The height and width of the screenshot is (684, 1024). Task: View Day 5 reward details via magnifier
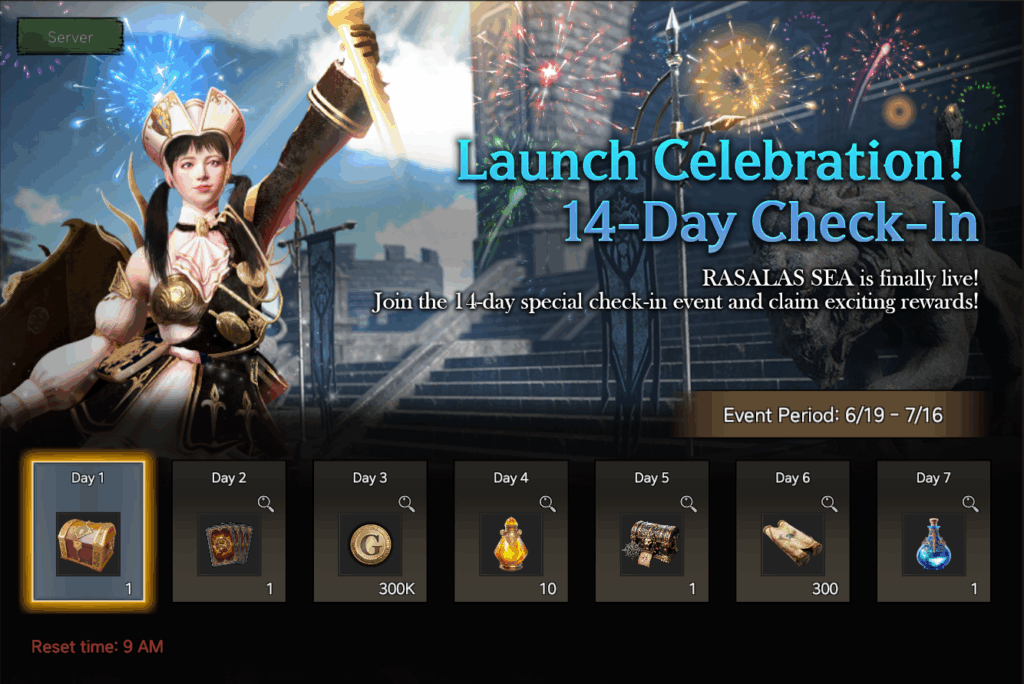click(688, 503)
